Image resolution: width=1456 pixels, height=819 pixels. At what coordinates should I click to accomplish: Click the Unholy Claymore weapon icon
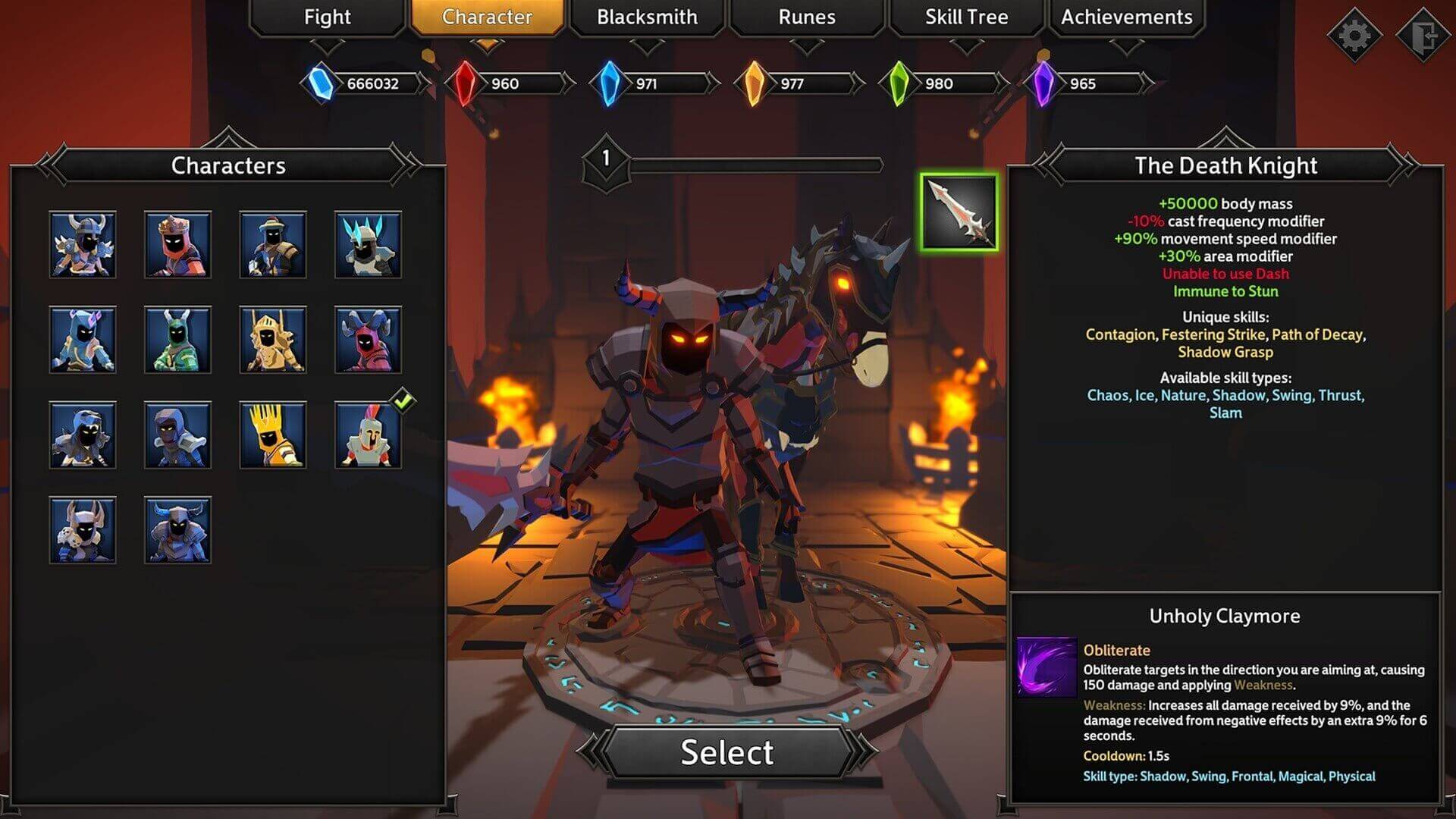(962, 211)
